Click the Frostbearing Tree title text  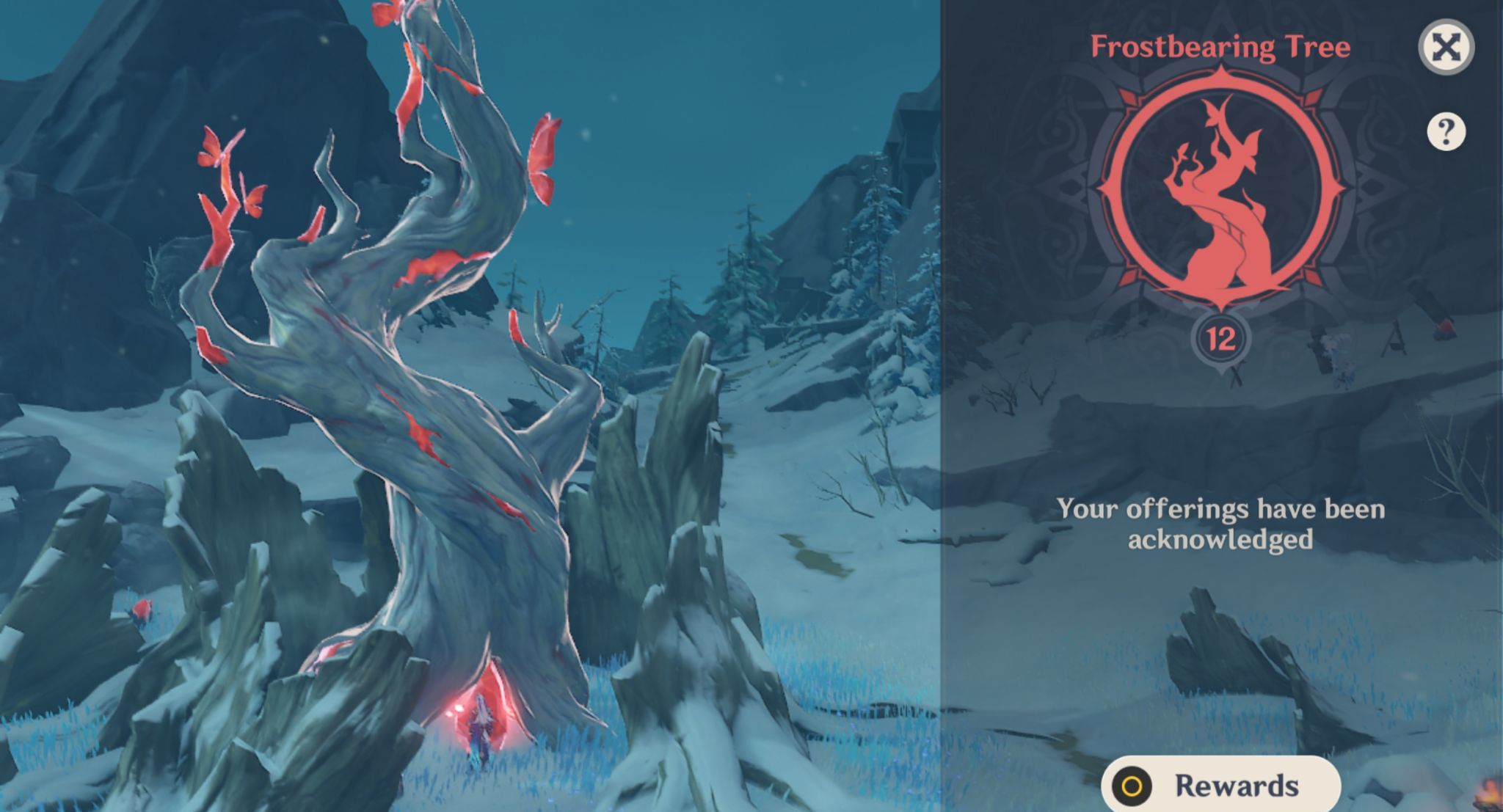[1220, 45]
